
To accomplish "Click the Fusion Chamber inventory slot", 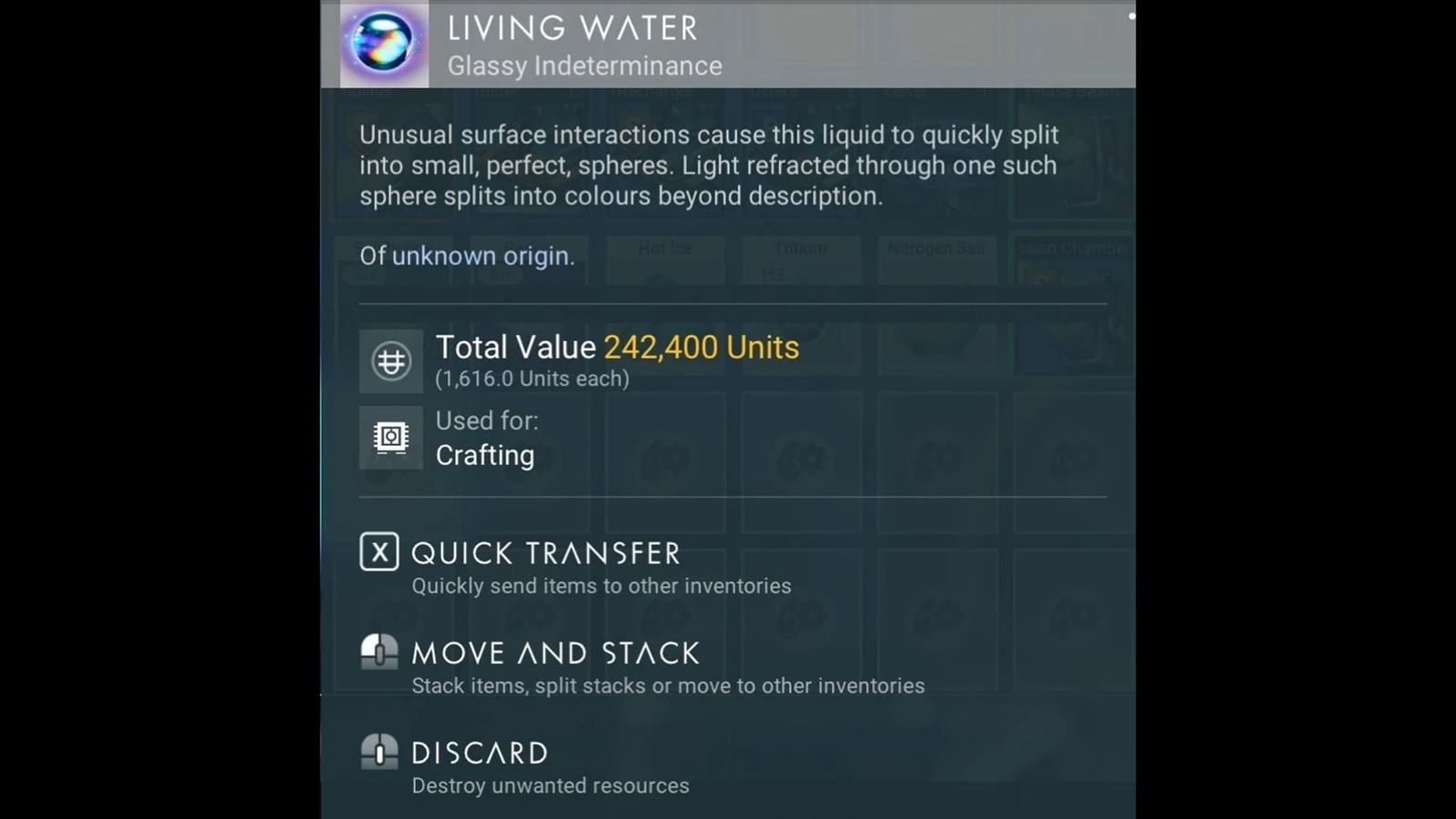I will click(x=1072, y=259).
